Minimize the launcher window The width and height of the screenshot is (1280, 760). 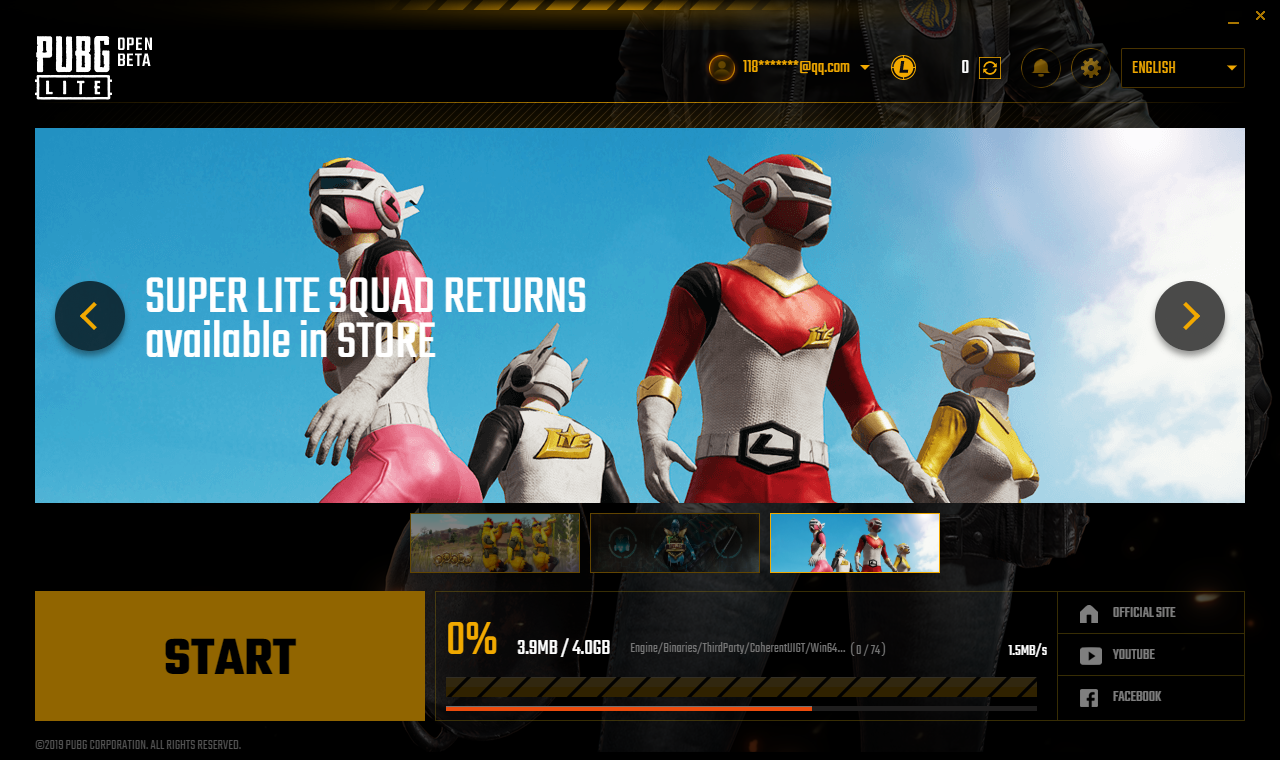1233,17
